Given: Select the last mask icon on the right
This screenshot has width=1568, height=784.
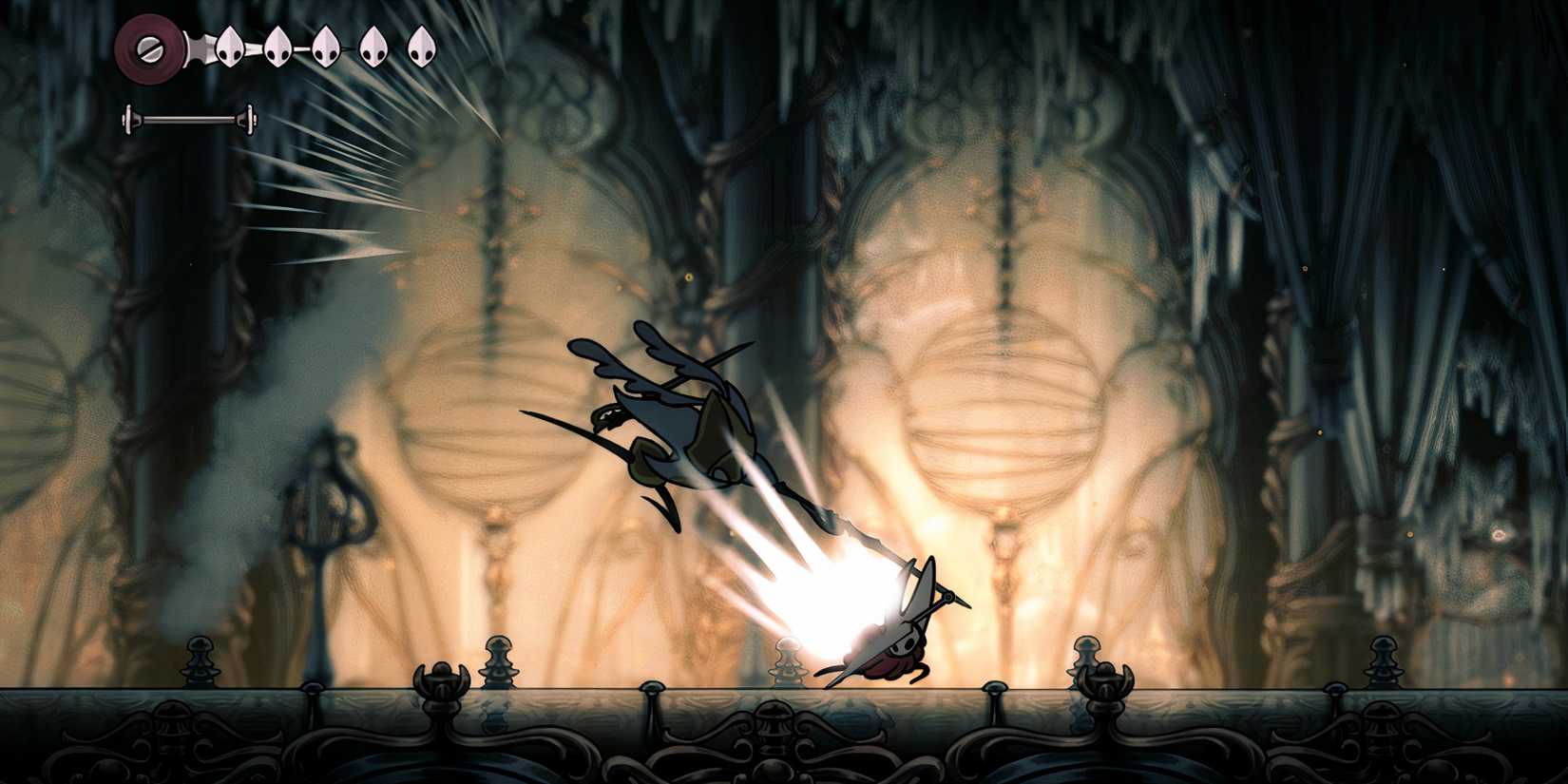Looking at the screenshot, I should click(421, 45).
